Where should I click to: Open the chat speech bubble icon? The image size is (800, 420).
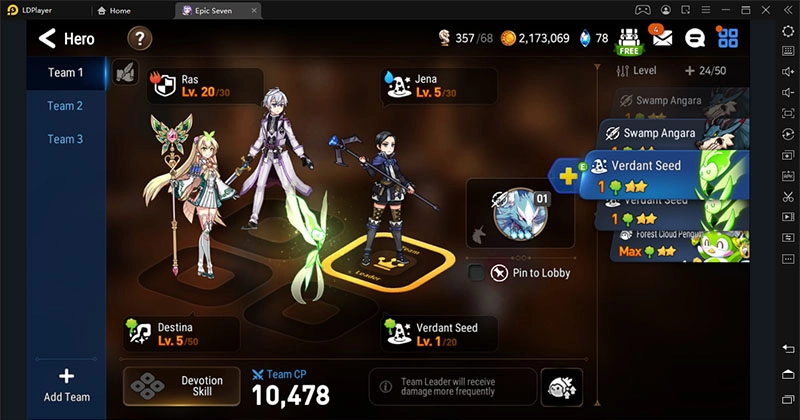tap(695, 39)
